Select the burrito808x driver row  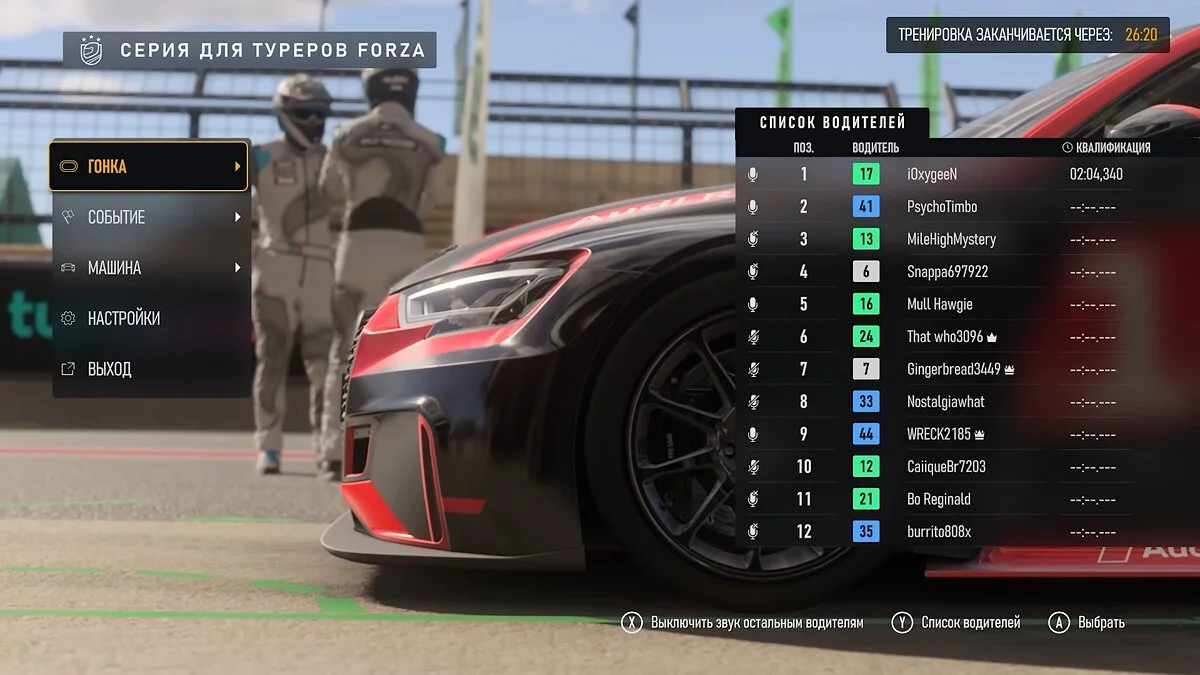(x=938, y=532)
